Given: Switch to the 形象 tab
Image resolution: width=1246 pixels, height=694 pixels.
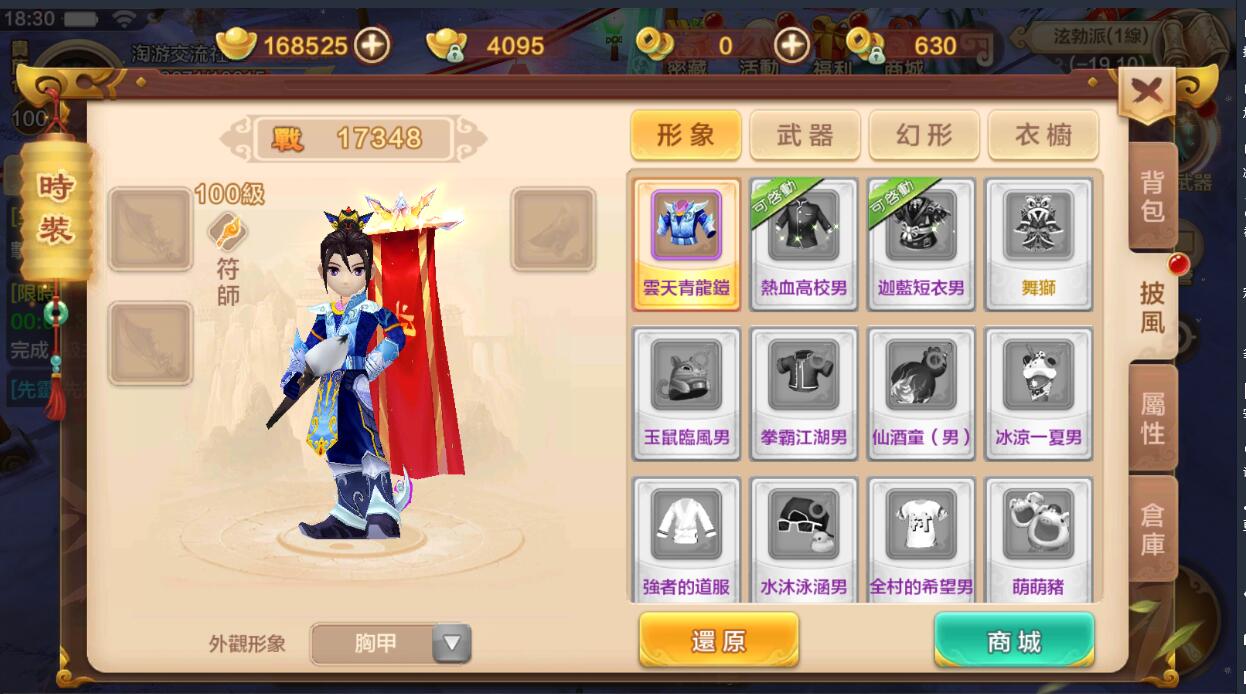Looking at the screenshot, I should 685,135.
